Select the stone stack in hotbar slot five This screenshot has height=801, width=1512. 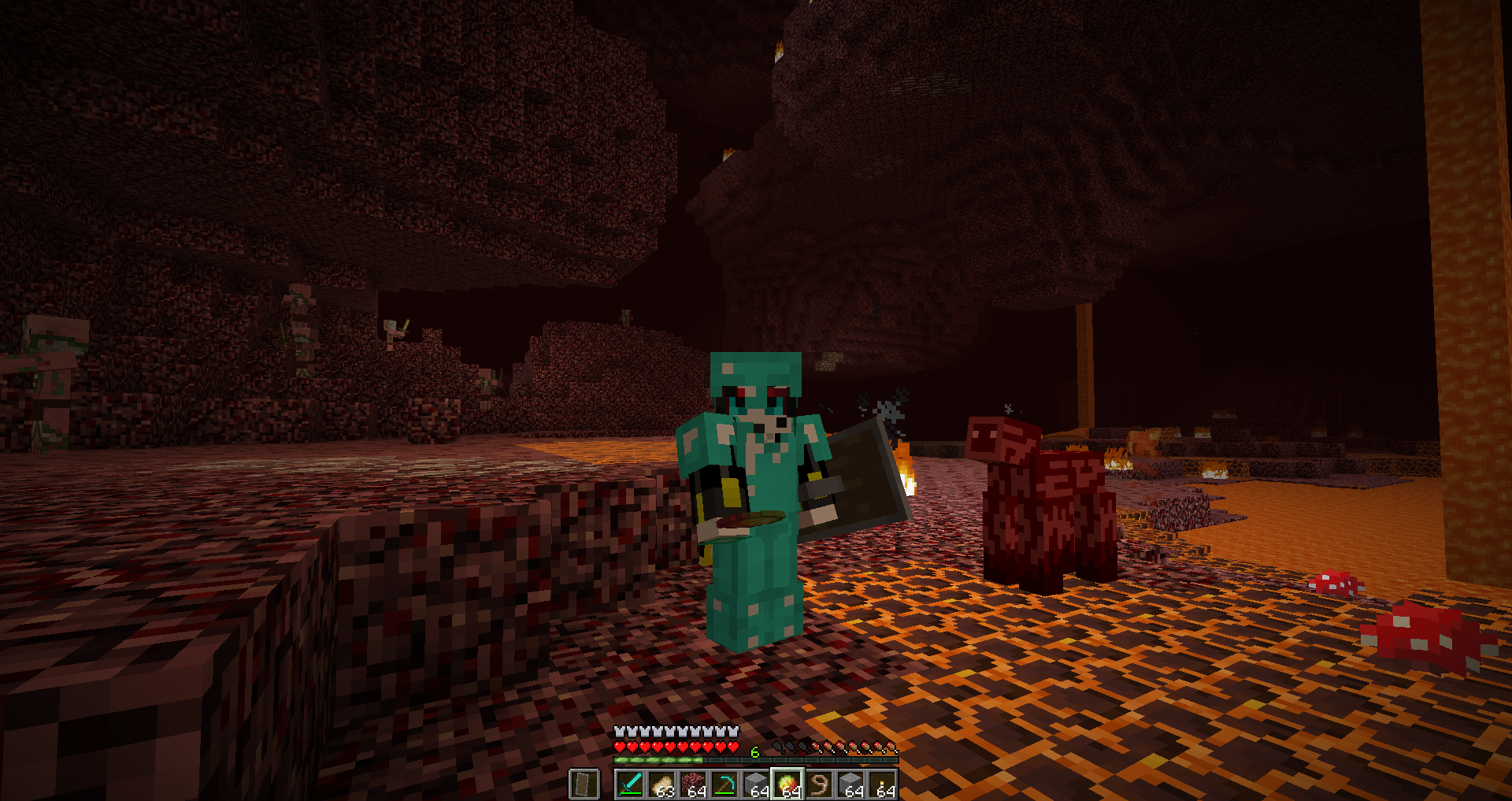(756, 782)
